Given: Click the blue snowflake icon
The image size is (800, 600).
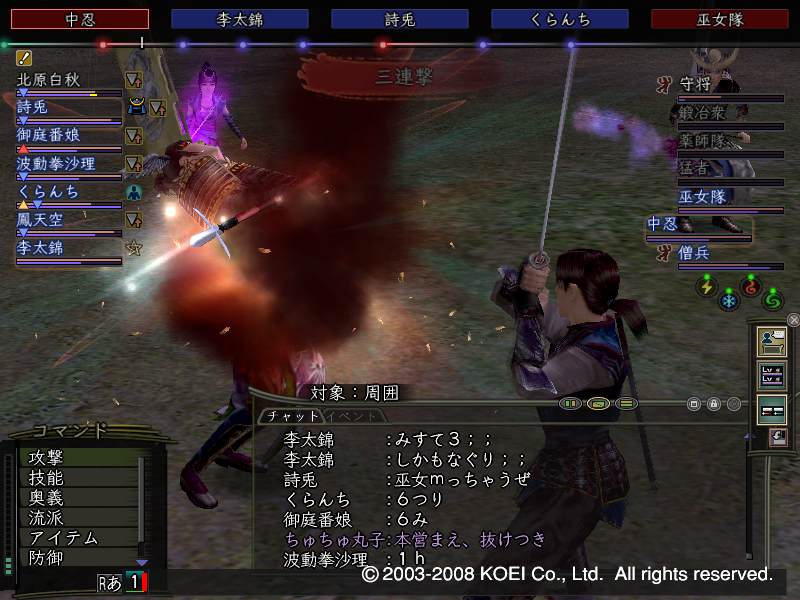Looking at the screenshot, I should click(729, 299).
